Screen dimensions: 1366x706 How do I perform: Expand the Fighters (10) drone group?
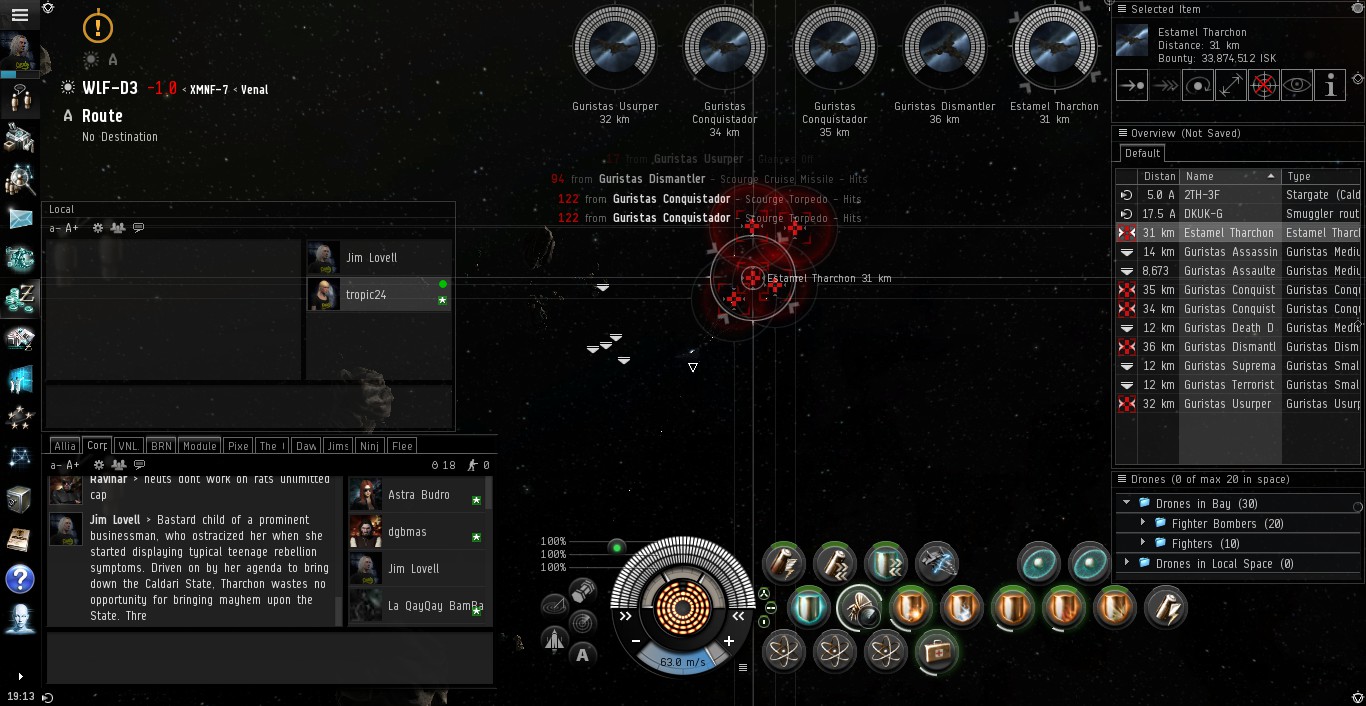click(1143, 543)
